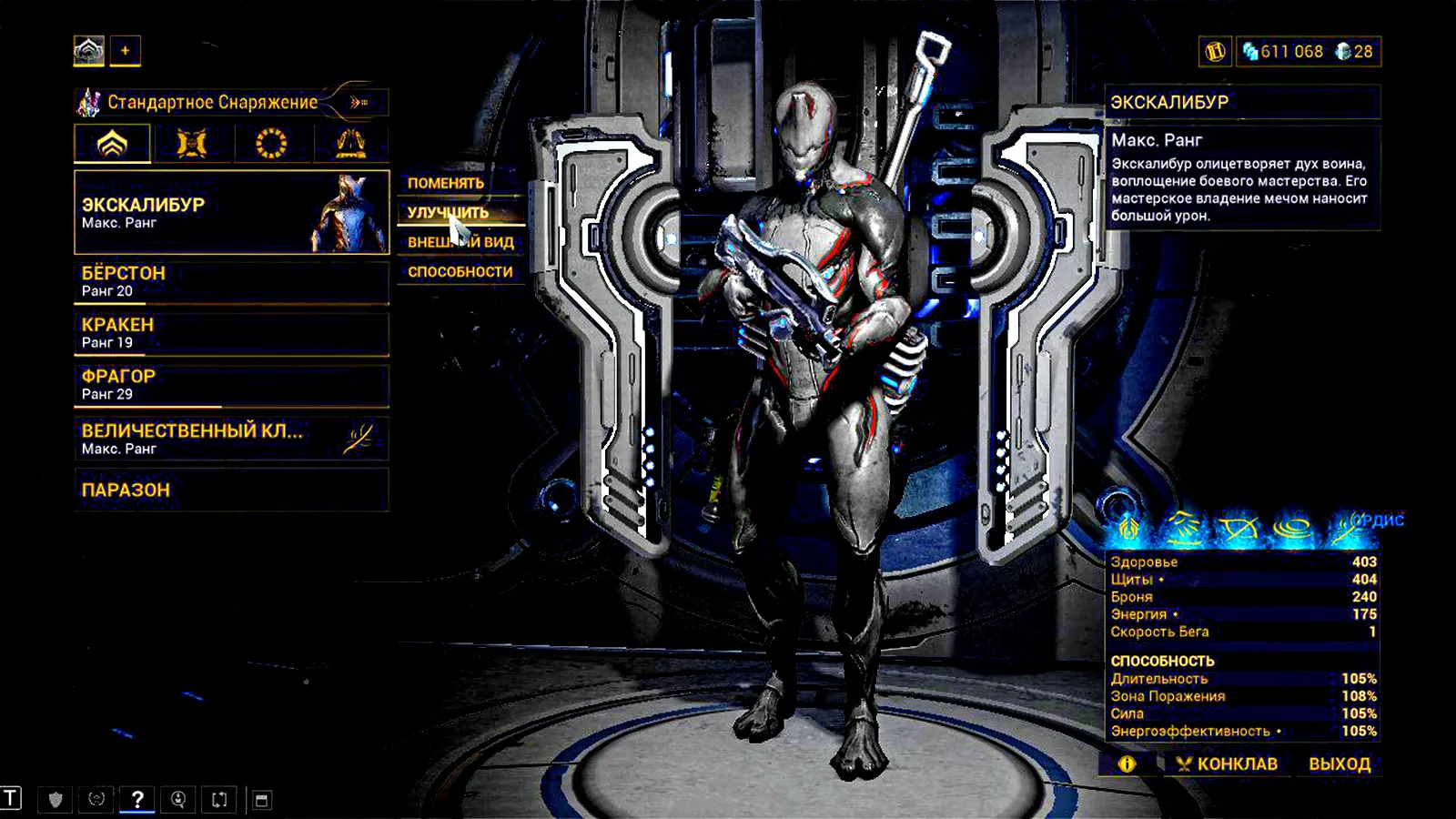Choose Улучшить to upgrade Excalibur

pos(448,212)
